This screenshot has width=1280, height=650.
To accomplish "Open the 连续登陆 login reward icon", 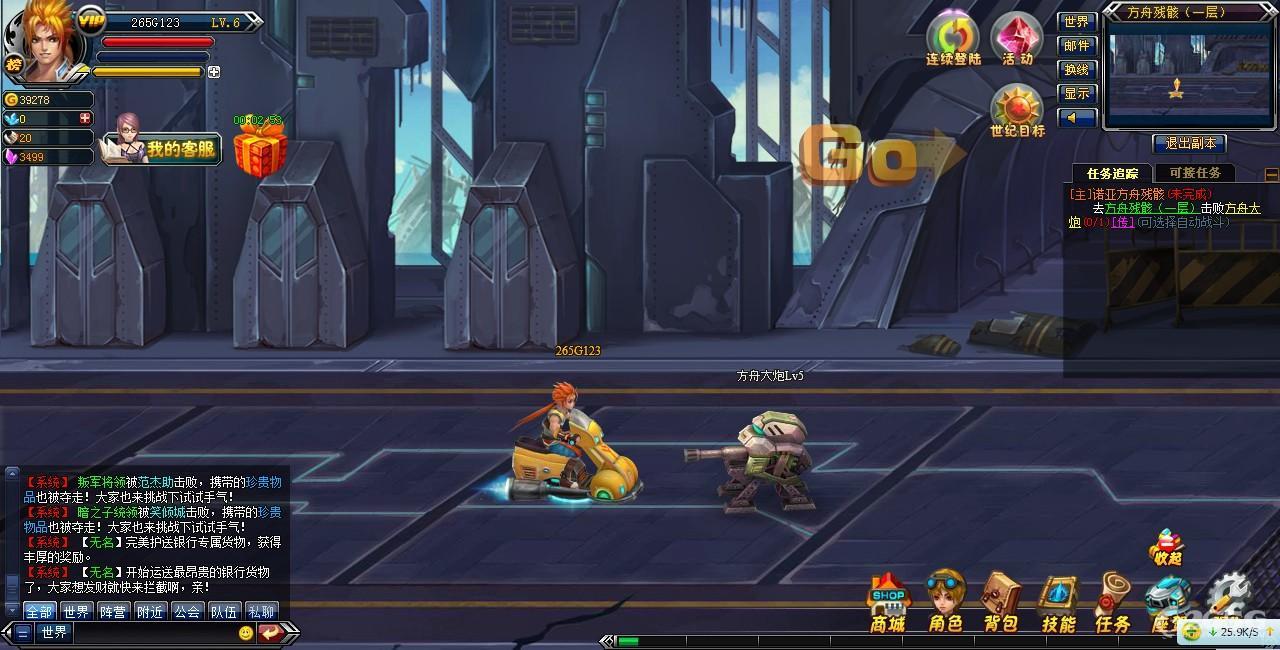I will [953, 39].
